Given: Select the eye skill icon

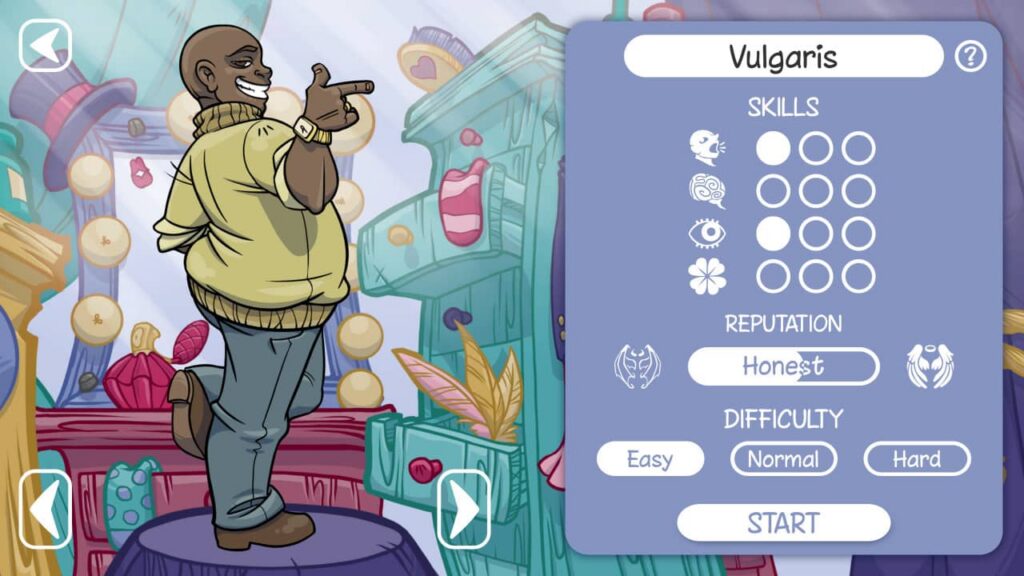Looking at the screenshot, I should [x=707, y=234].
